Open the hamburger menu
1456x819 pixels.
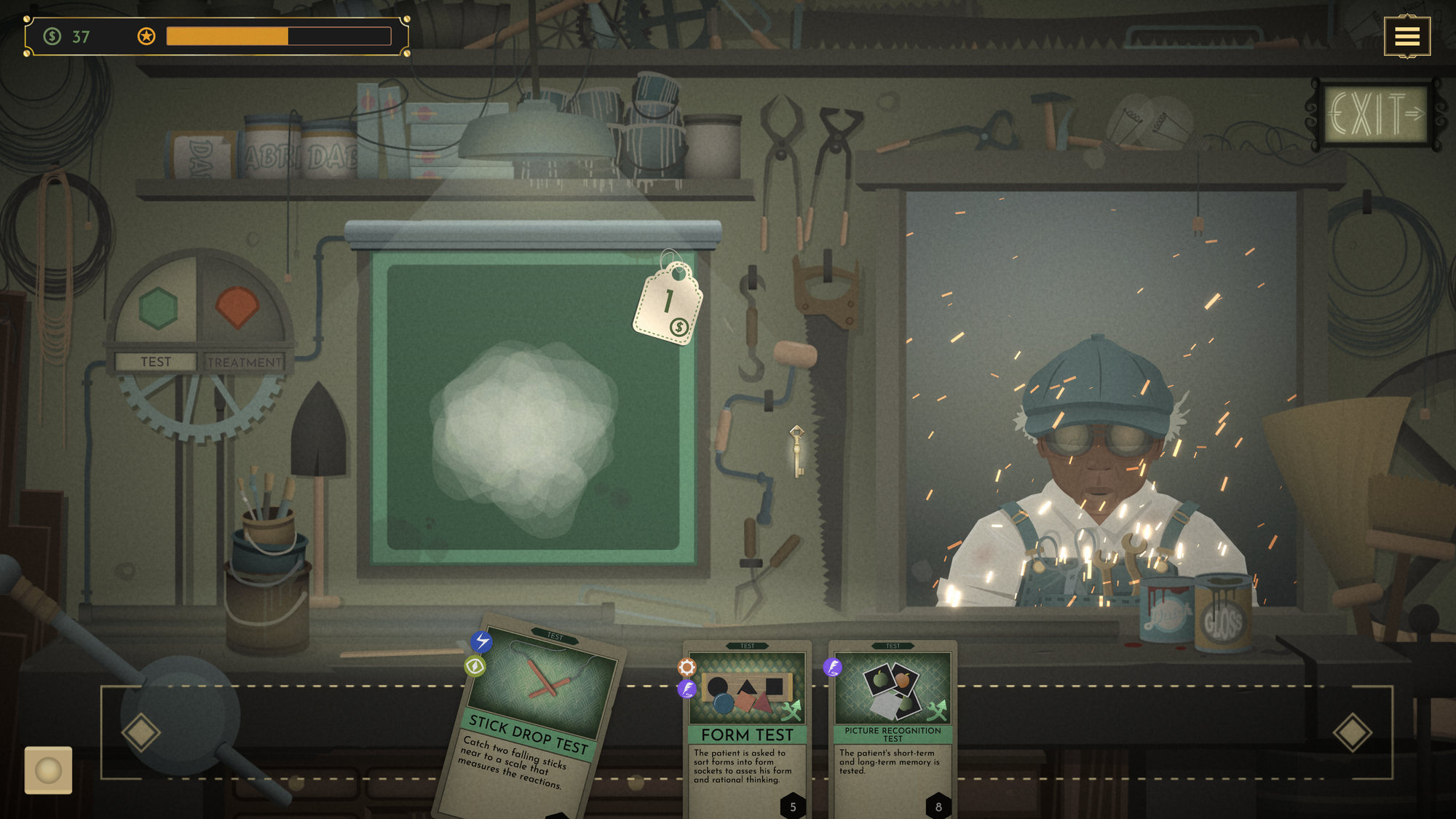1406,36
